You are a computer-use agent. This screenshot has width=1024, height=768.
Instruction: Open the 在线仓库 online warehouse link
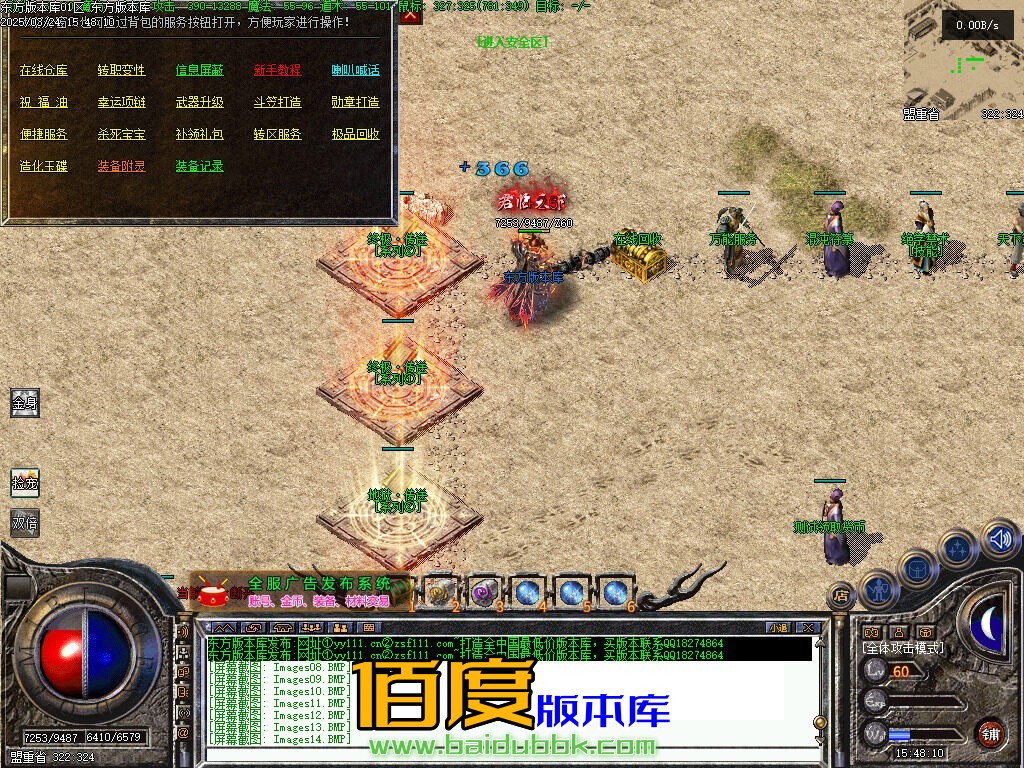click(x=44, y=70)
